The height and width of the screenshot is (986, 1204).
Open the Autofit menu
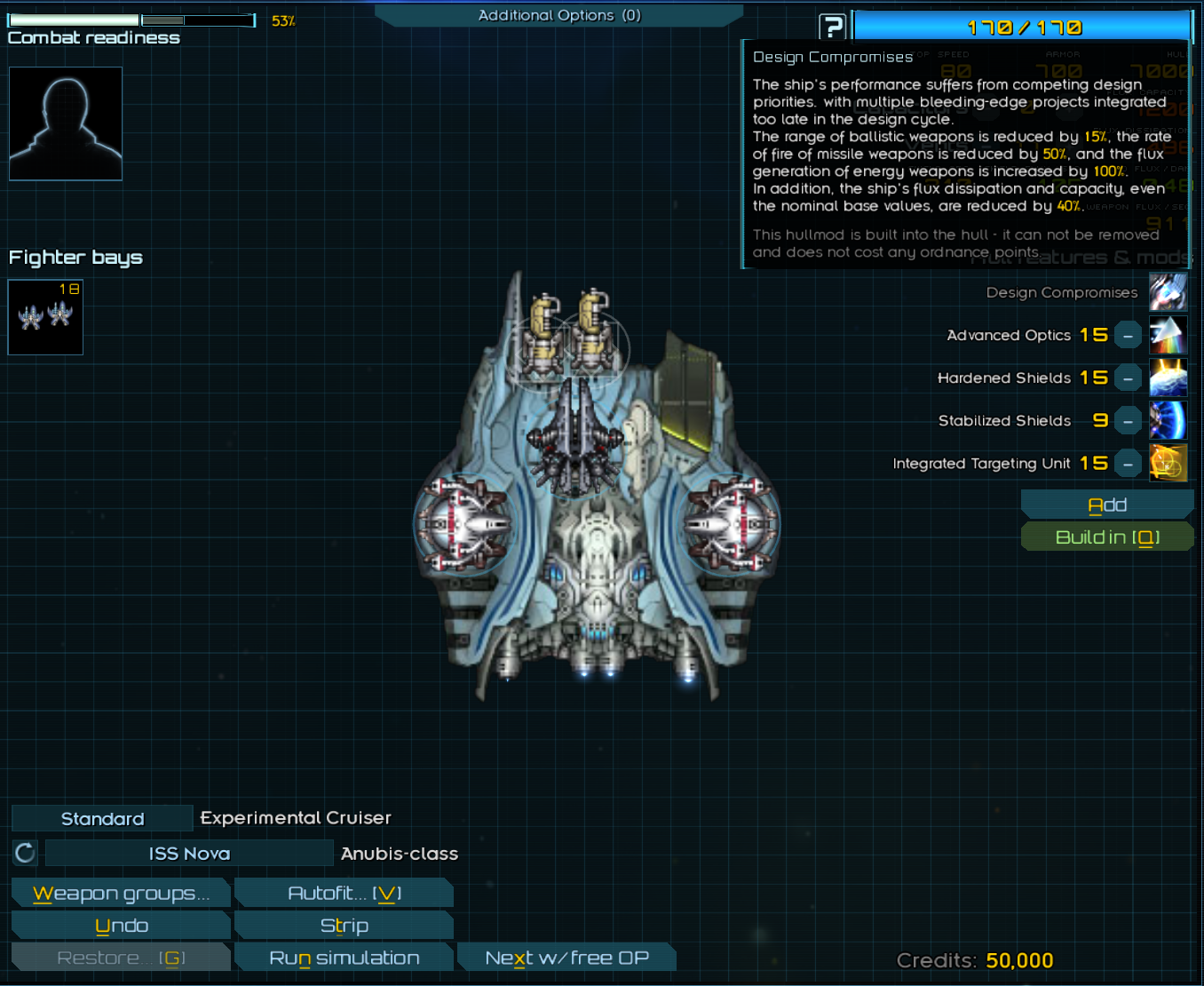tap(344, 894)
